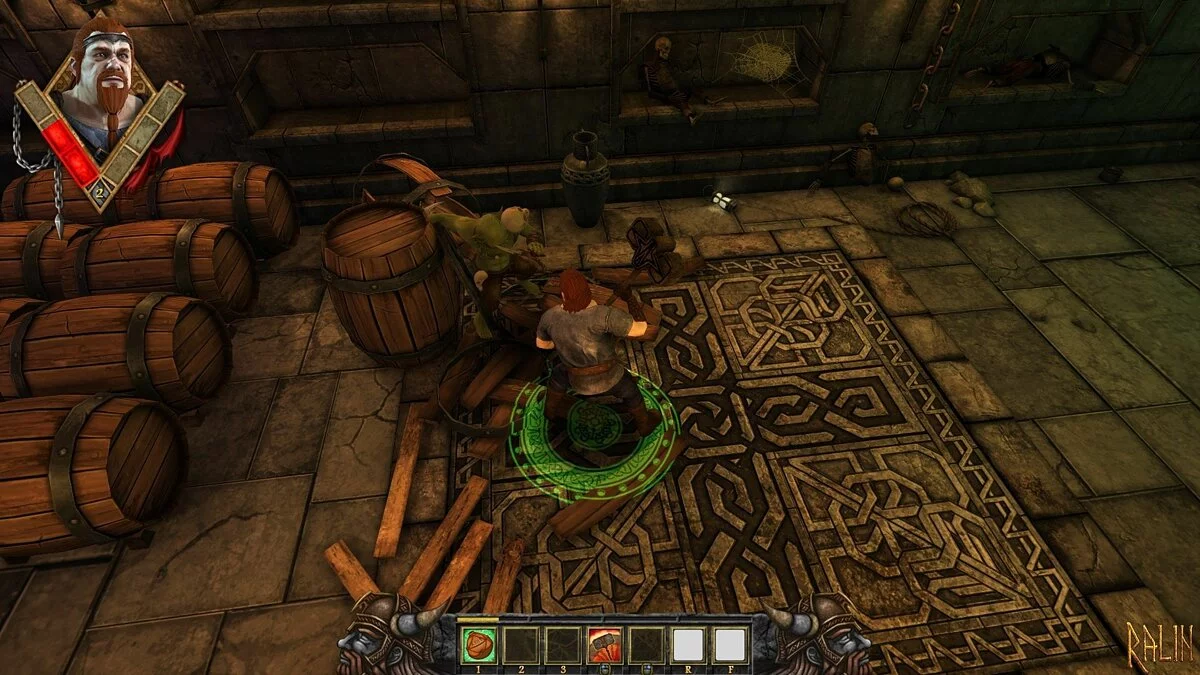Activate the shield ability in slot 1
This screenshot has width=1200, height=675.
pos(478,645)
